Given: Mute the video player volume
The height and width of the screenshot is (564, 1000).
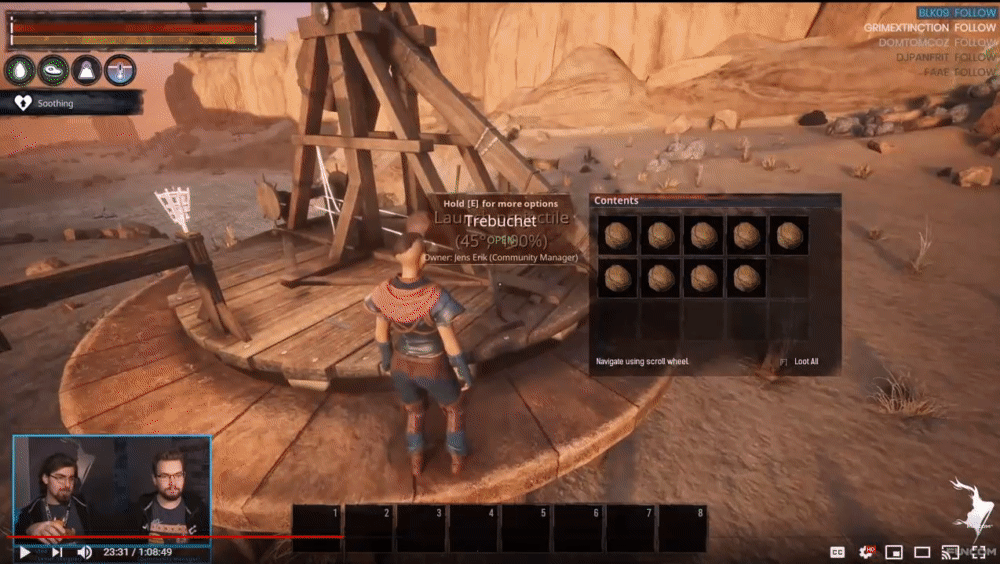Looking at the screenshot, I should pyautogui.click(x=85, y=552).
